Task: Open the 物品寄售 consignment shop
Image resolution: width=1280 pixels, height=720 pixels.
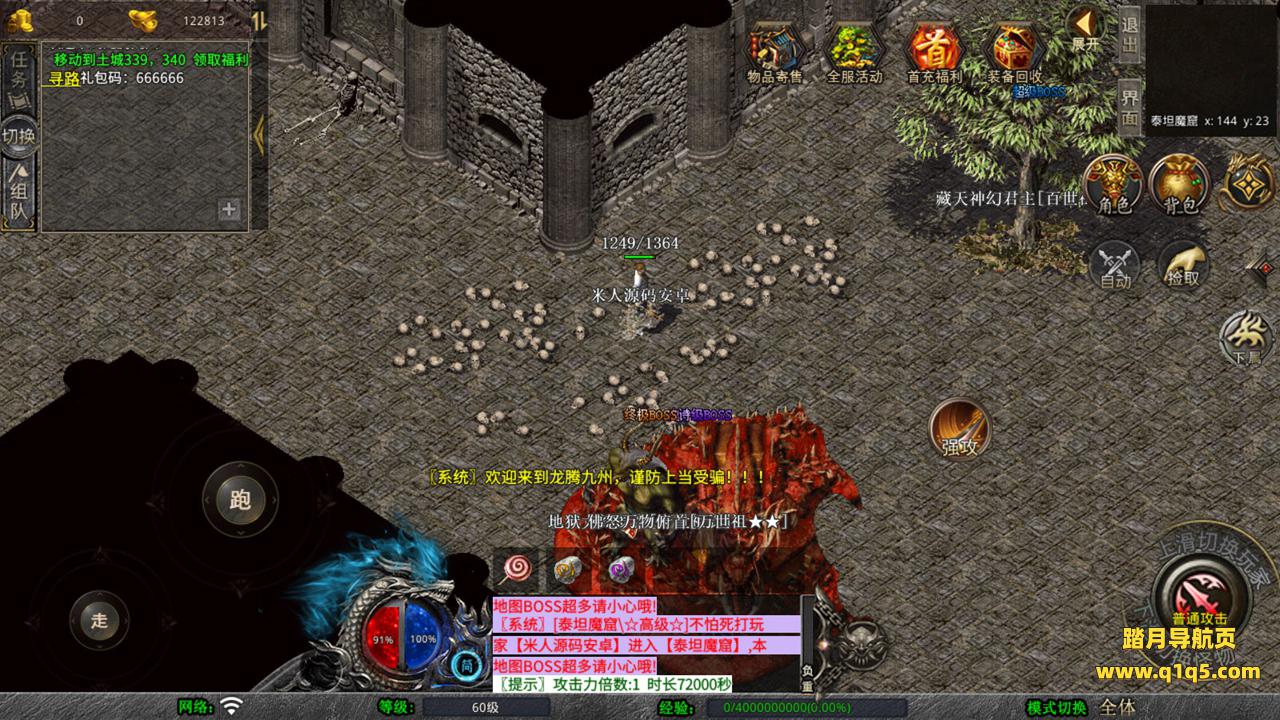Action: [775, 52]
